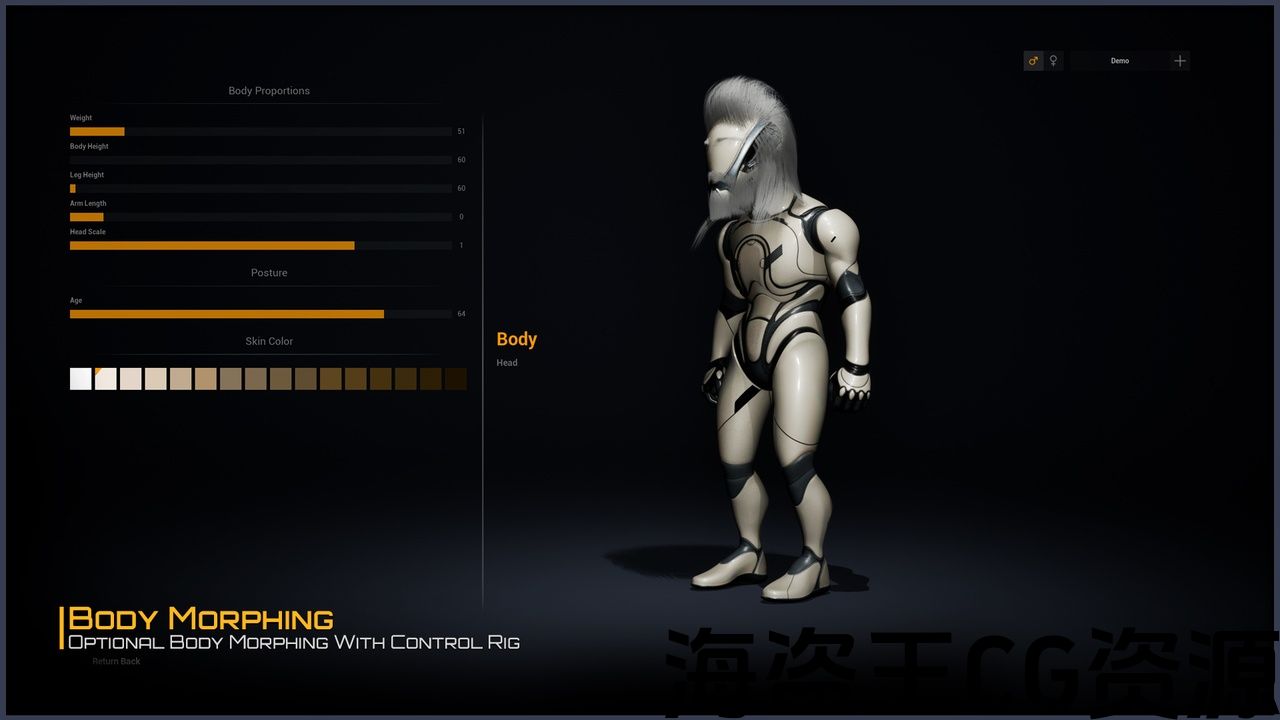Change the Arm Length slider
Viewport: 1280px width, 720px height.
(260, 217)
